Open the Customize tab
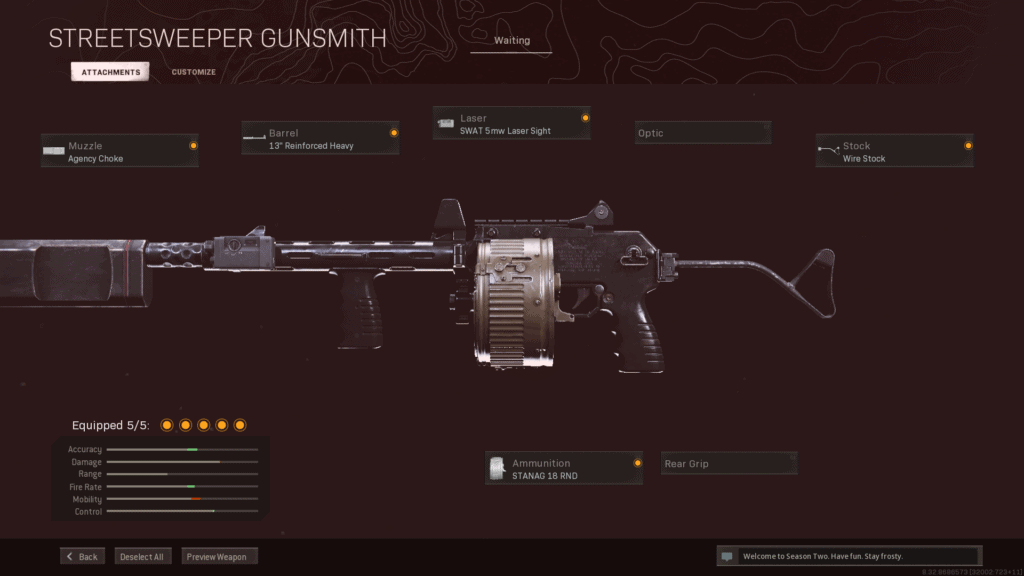The width and height of the screenshot is (1024, 576). (193, 72)
